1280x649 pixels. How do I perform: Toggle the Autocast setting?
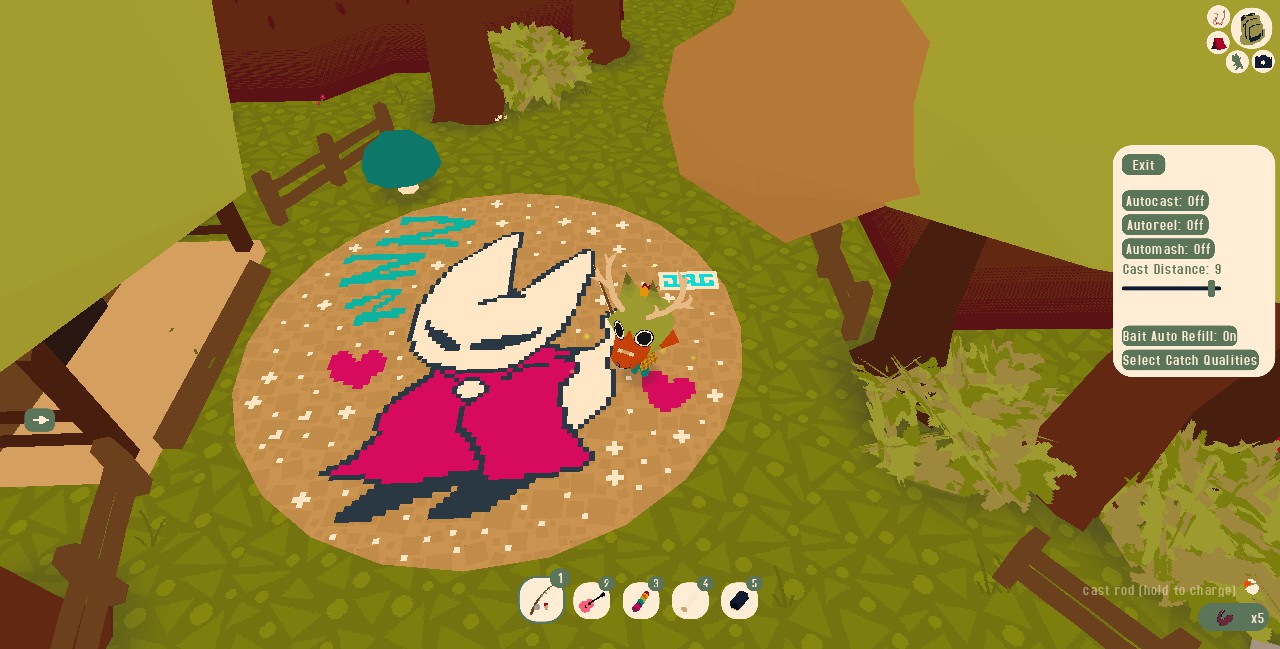(x=1165, y=201)
